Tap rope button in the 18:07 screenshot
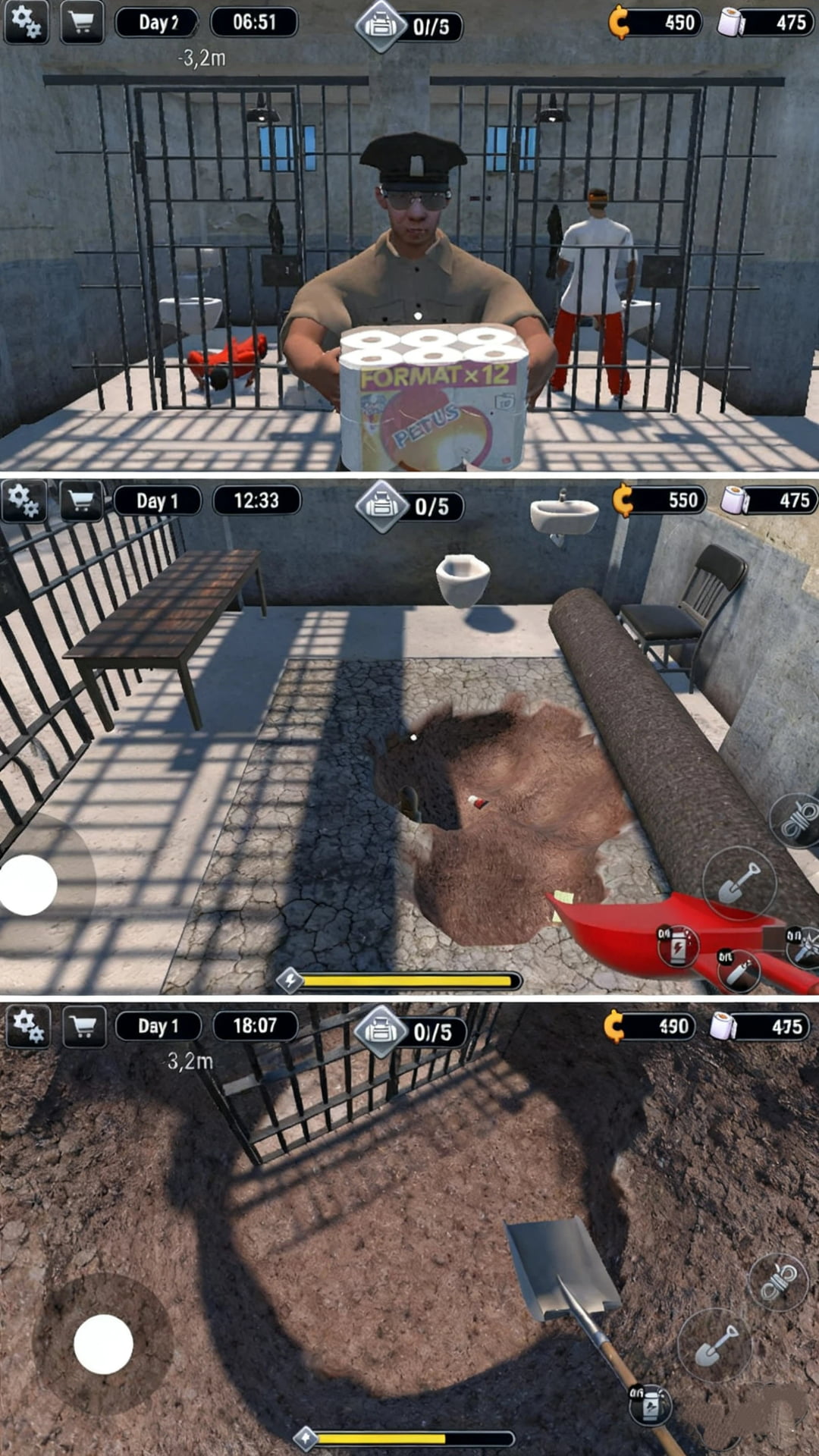Image resolution: width=819 pixels, height=1456 pixels. tap(779, 1282)
